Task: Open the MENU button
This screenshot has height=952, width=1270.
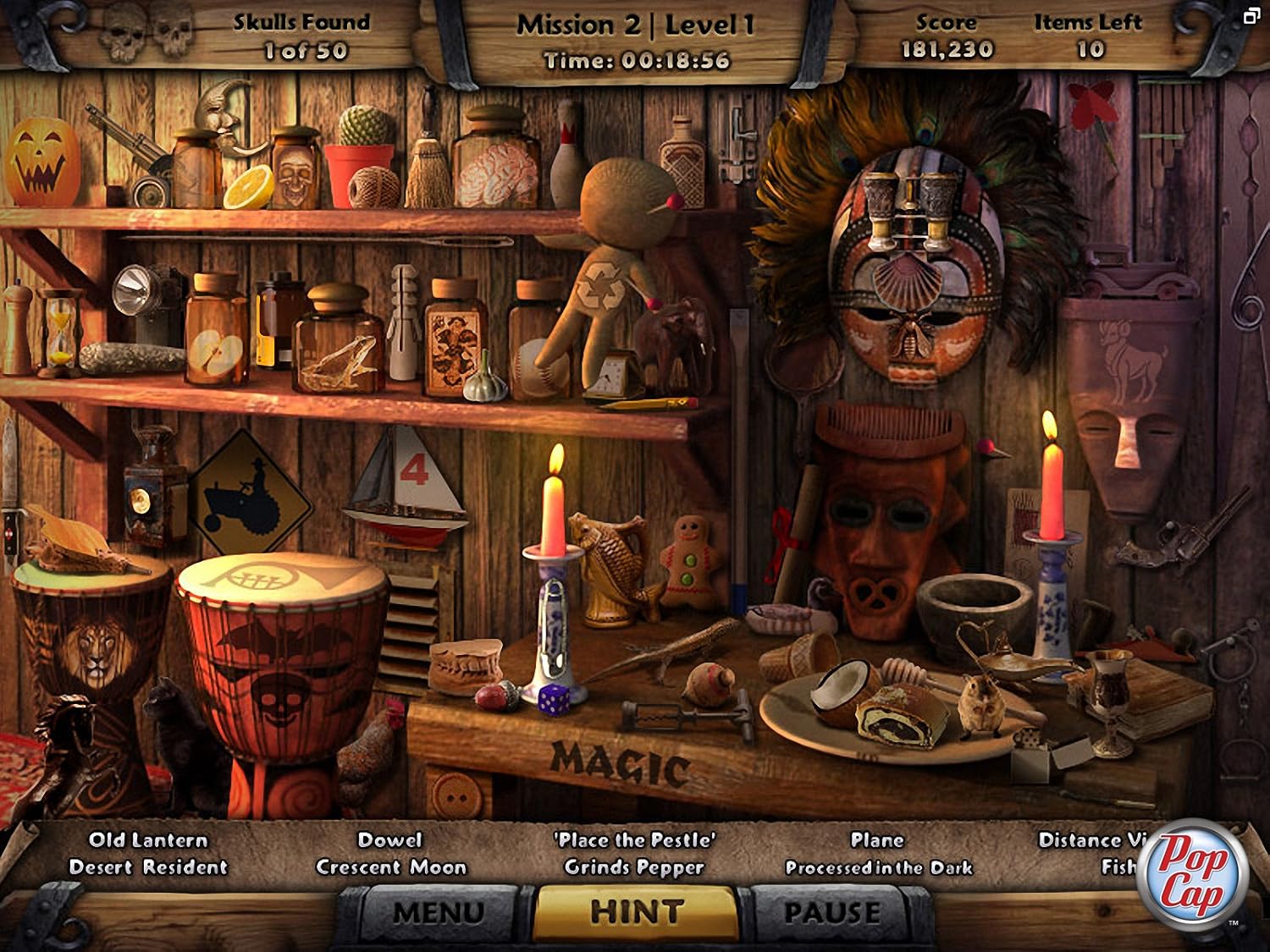Action: coord(438,912)
